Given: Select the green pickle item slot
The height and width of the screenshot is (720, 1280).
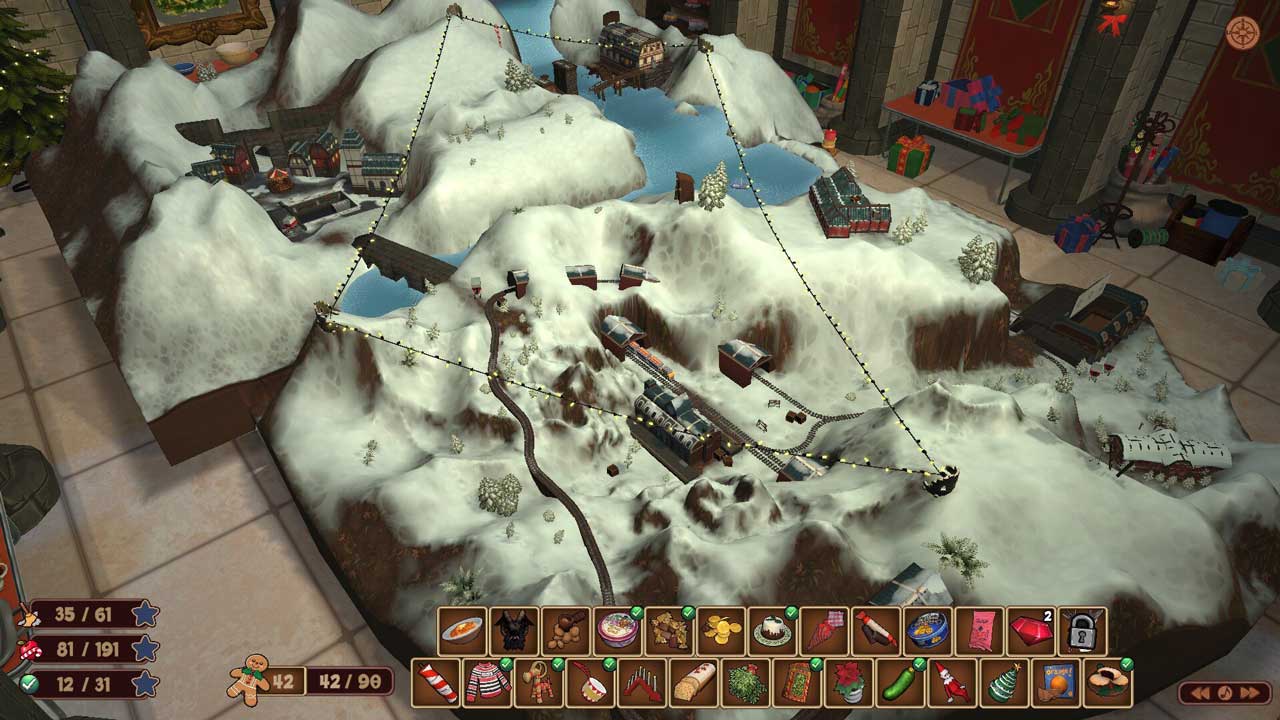Looking at the screenshot, I should point(901,682).
